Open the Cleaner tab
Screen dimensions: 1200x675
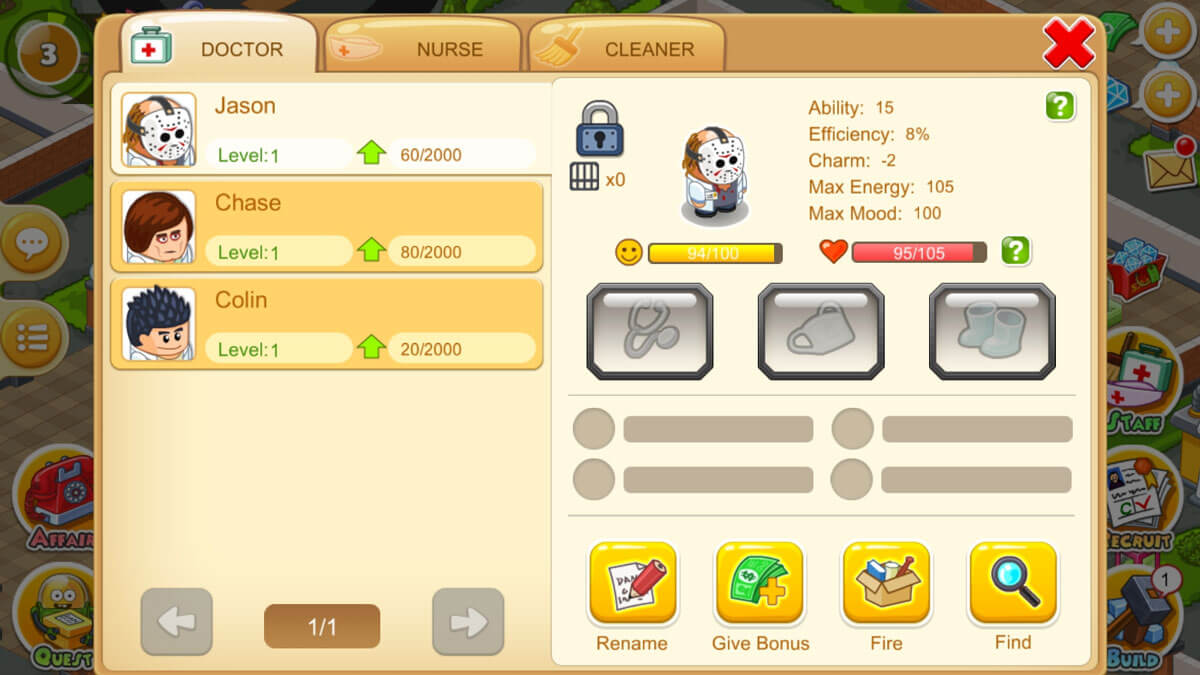627,49
